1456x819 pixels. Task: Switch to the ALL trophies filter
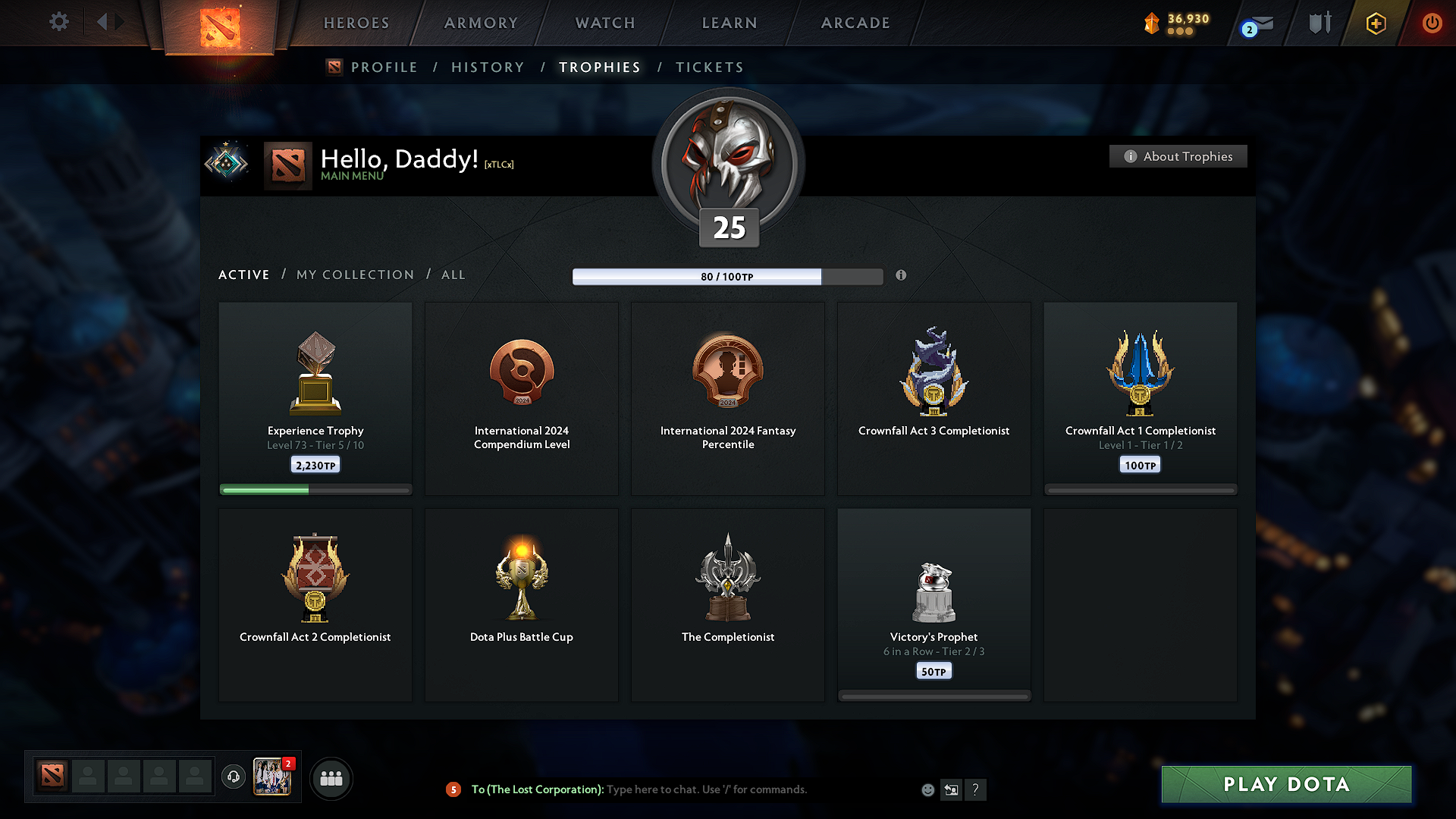453,275
